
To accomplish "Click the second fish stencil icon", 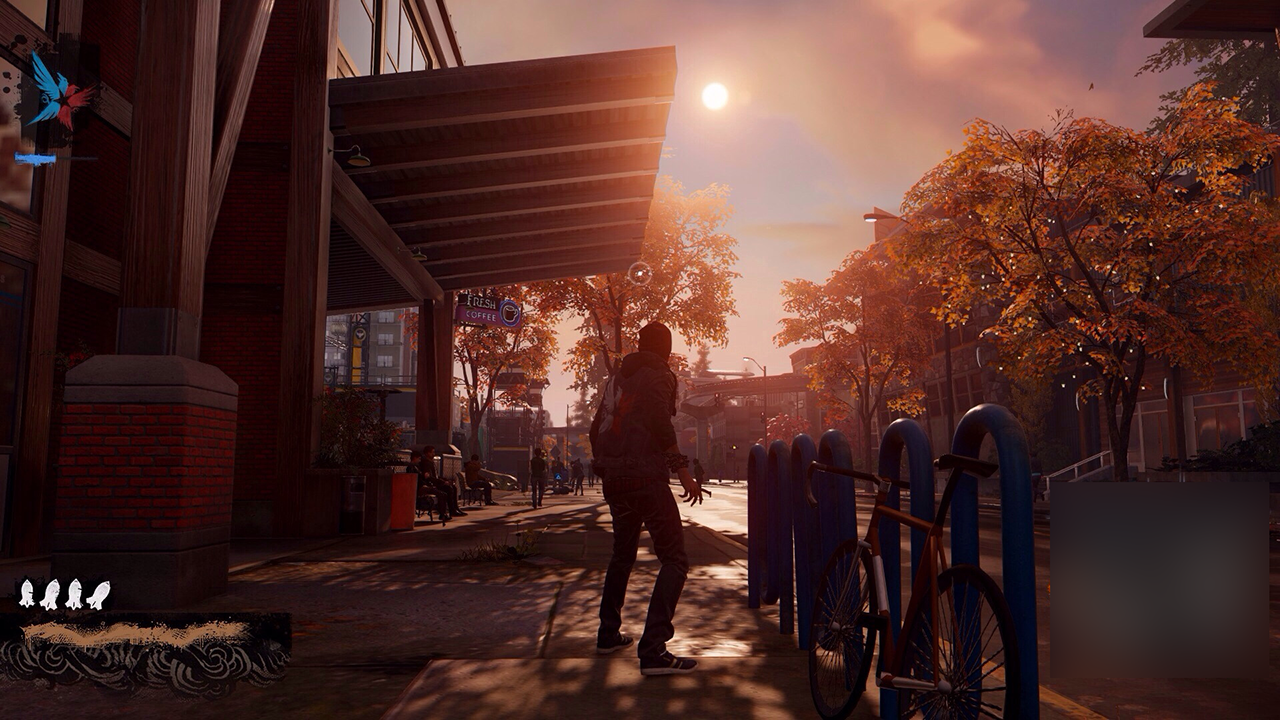I will click(x=50, y=593).
